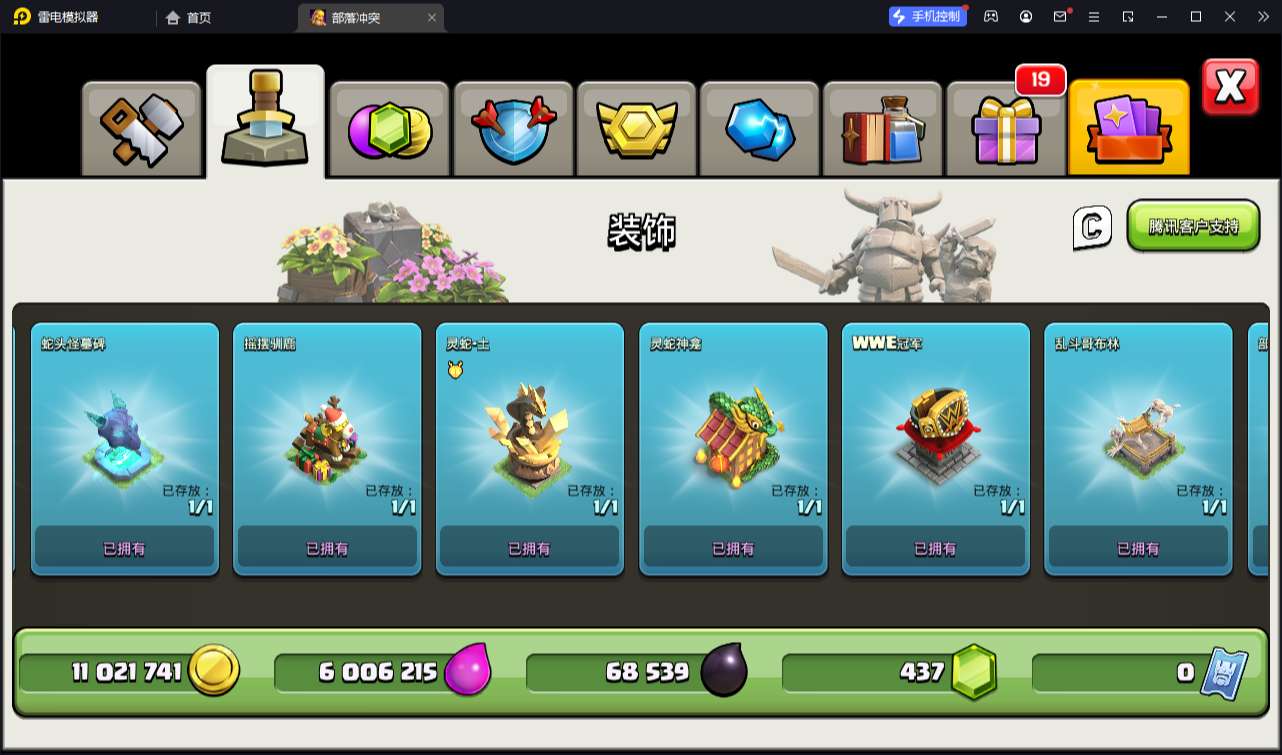Open the green gem and coins tab
The image size is (1282, 755).
point(389,129)
